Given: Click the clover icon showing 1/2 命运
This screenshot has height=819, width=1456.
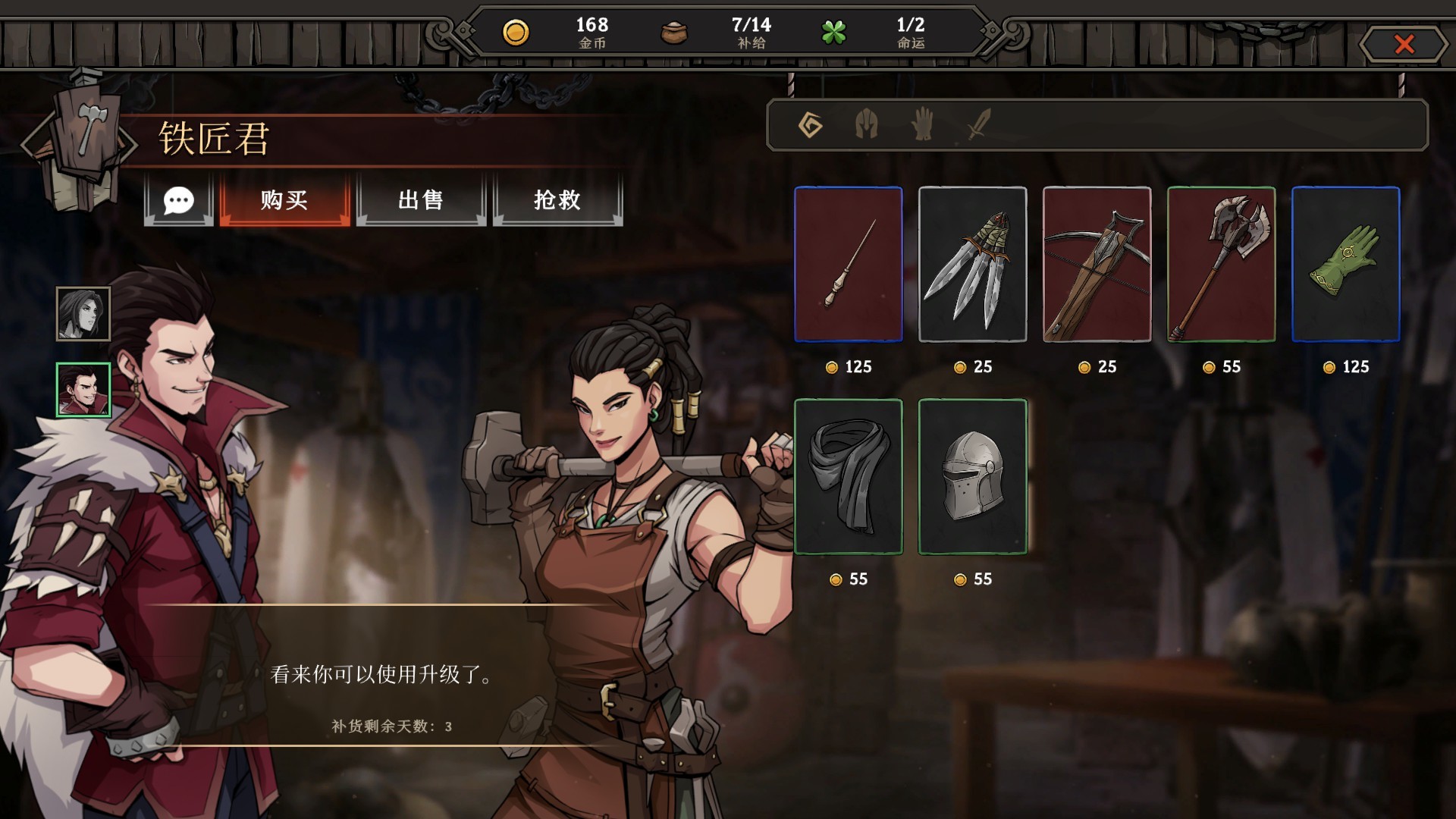Looking at the screenshot, I should (834, 33).
